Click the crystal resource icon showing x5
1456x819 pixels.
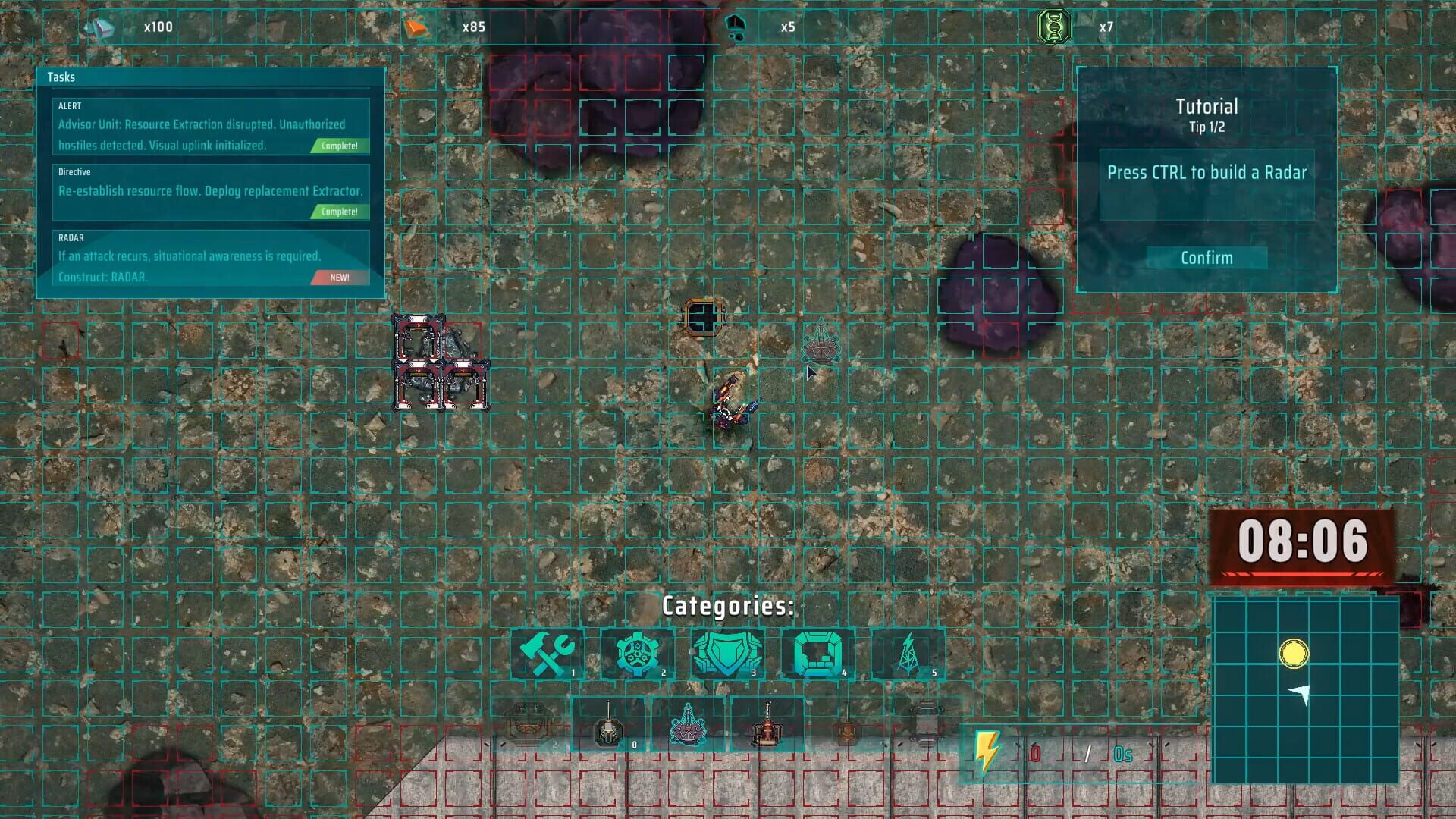pos(734,24)
